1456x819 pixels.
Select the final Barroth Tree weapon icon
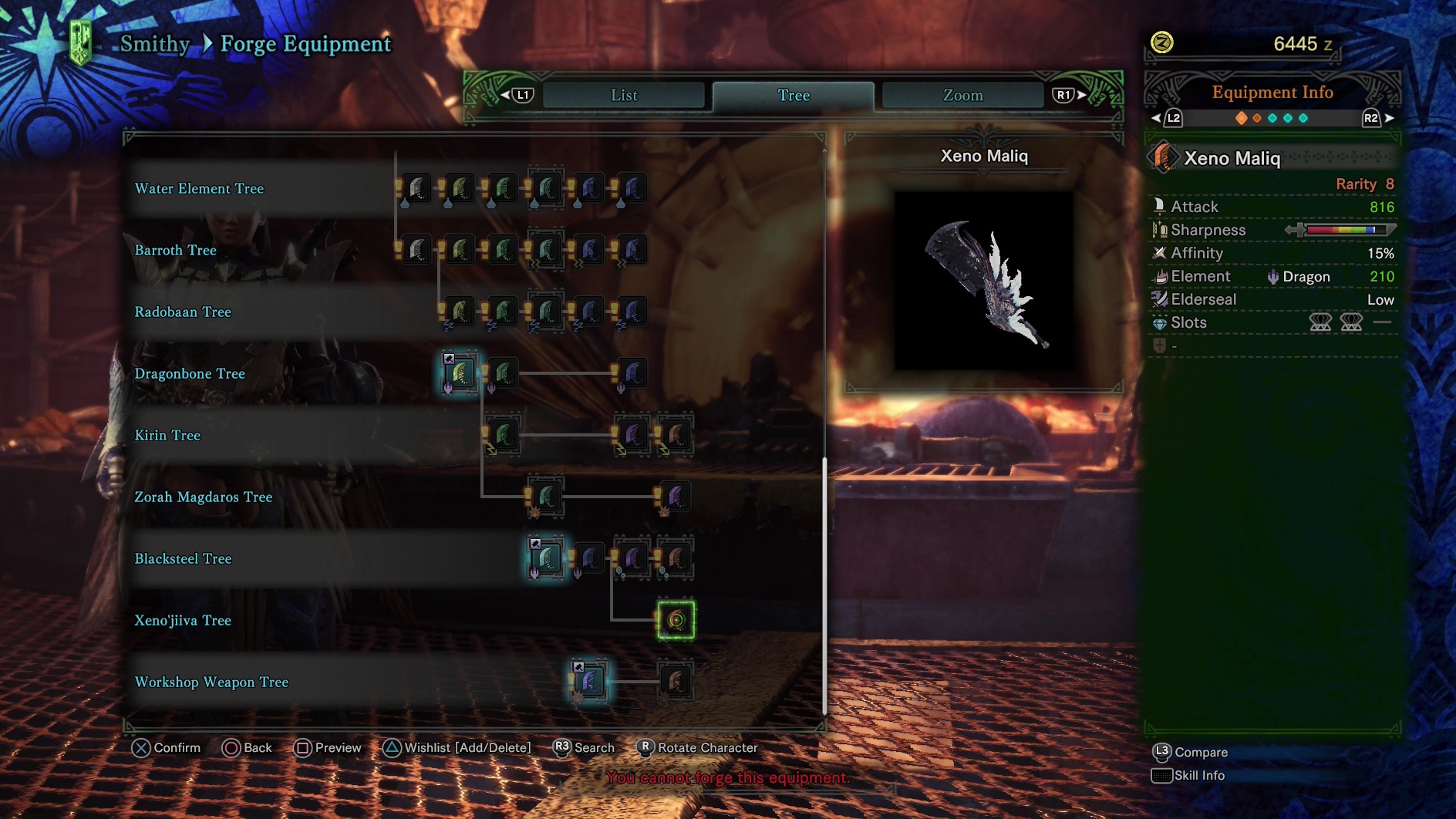[632, 250]
